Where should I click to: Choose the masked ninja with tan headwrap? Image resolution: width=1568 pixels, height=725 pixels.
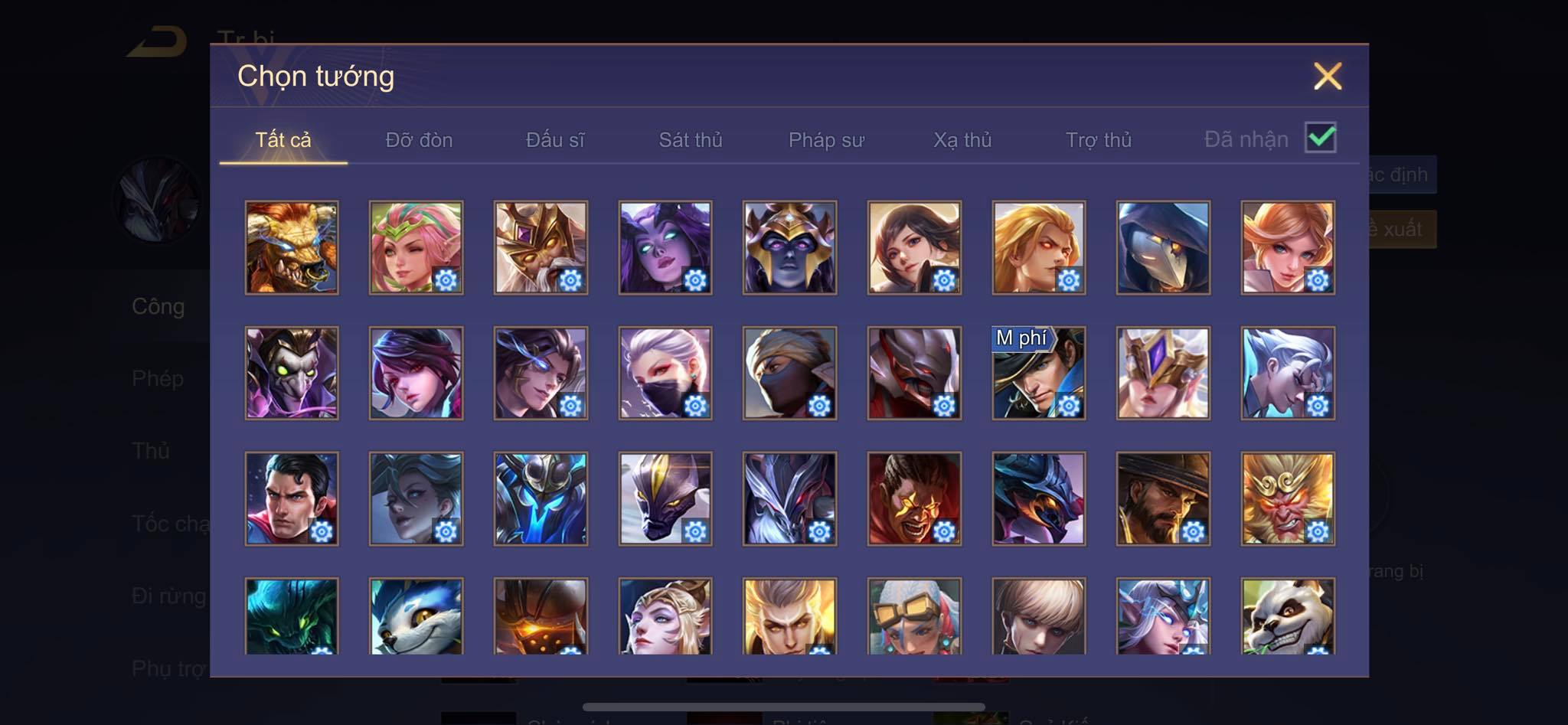click(789, 374)
